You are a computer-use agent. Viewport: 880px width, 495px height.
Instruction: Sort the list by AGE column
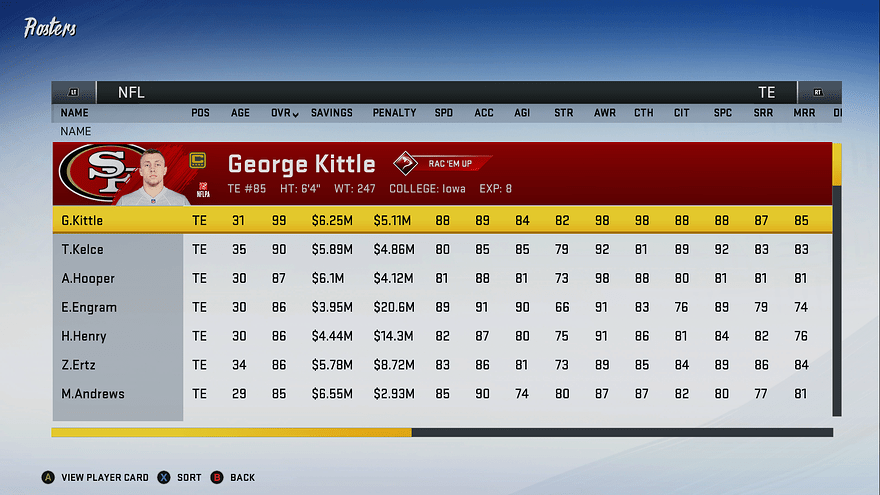(x=240, y=113)
